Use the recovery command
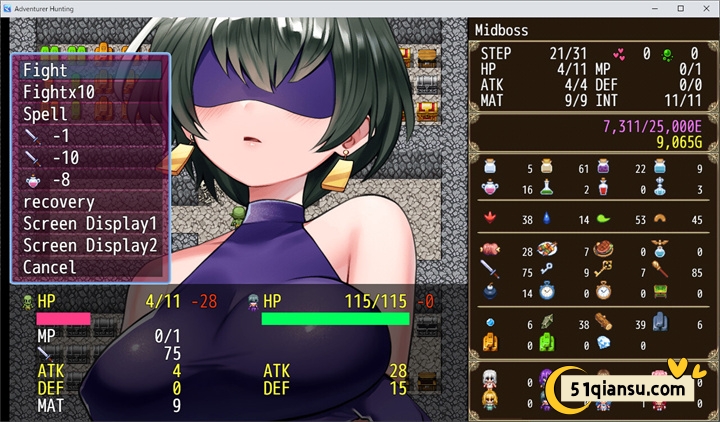This screenshot has height=422, width=720. pos(90,202)
